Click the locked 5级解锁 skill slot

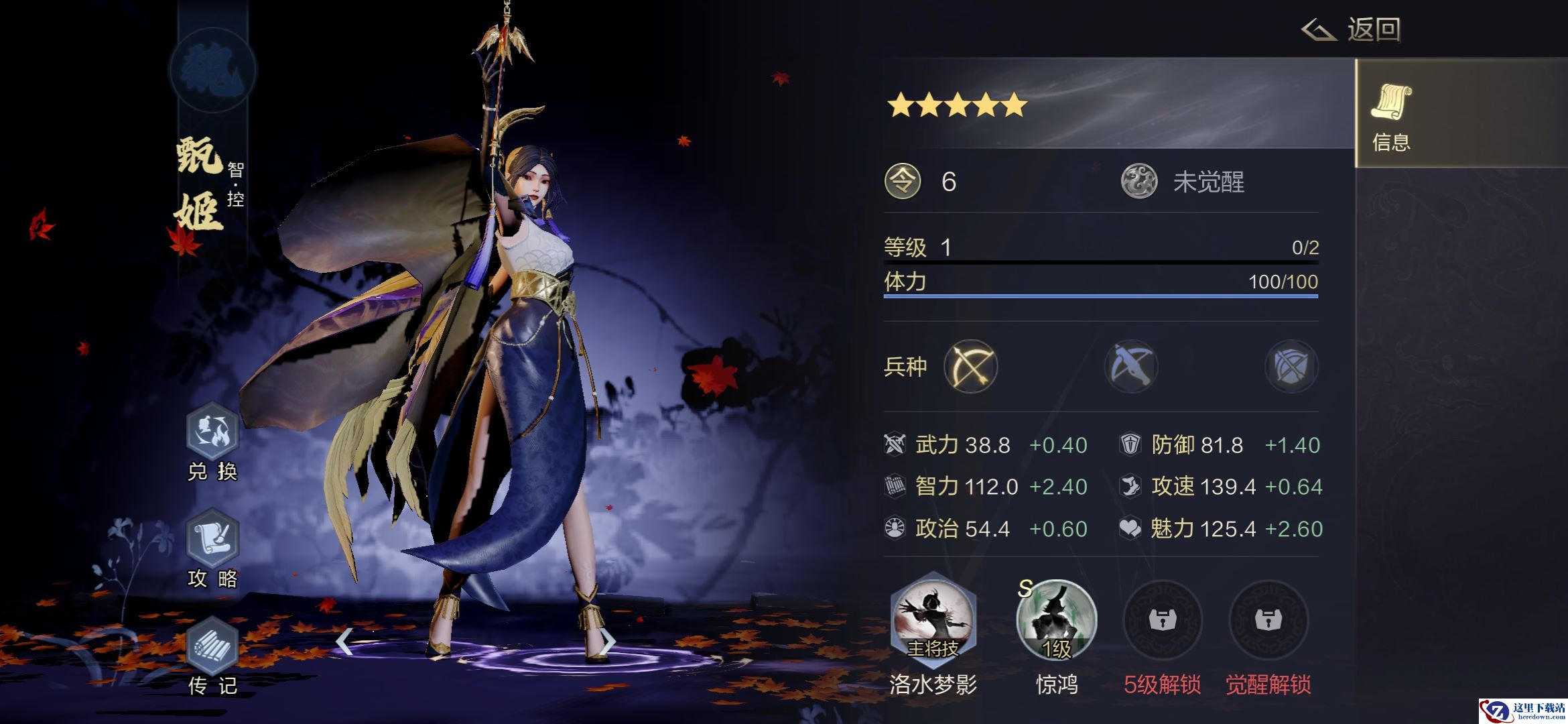pyautogui.click(x=1163, y=621)
